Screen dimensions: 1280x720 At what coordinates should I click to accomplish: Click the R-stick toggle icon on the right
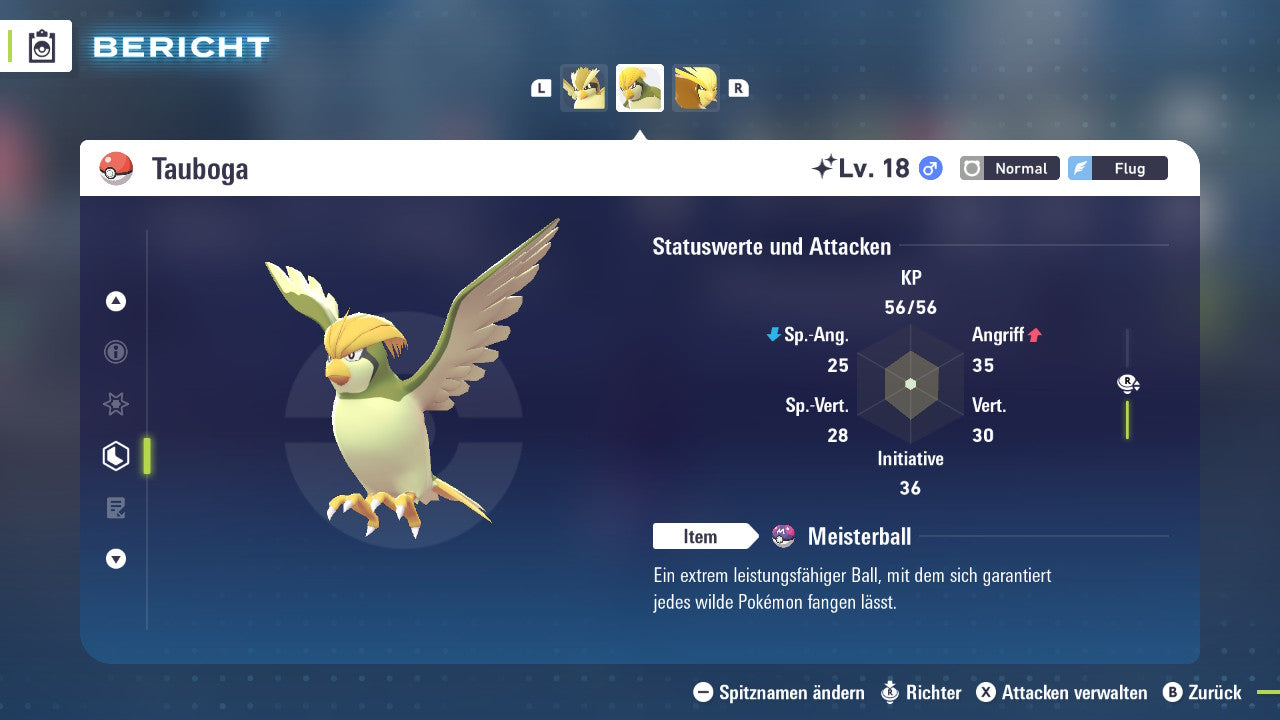(x=1127, y=383)
